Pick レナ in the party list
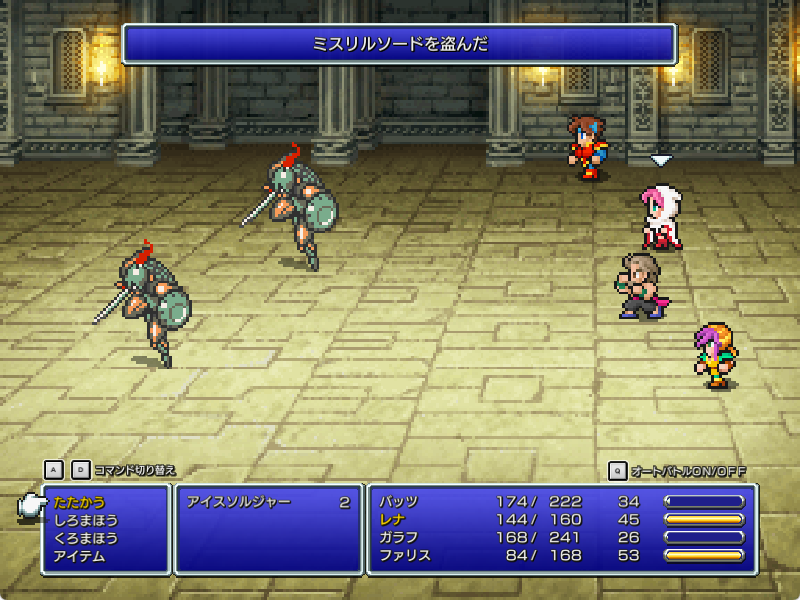 392,520
